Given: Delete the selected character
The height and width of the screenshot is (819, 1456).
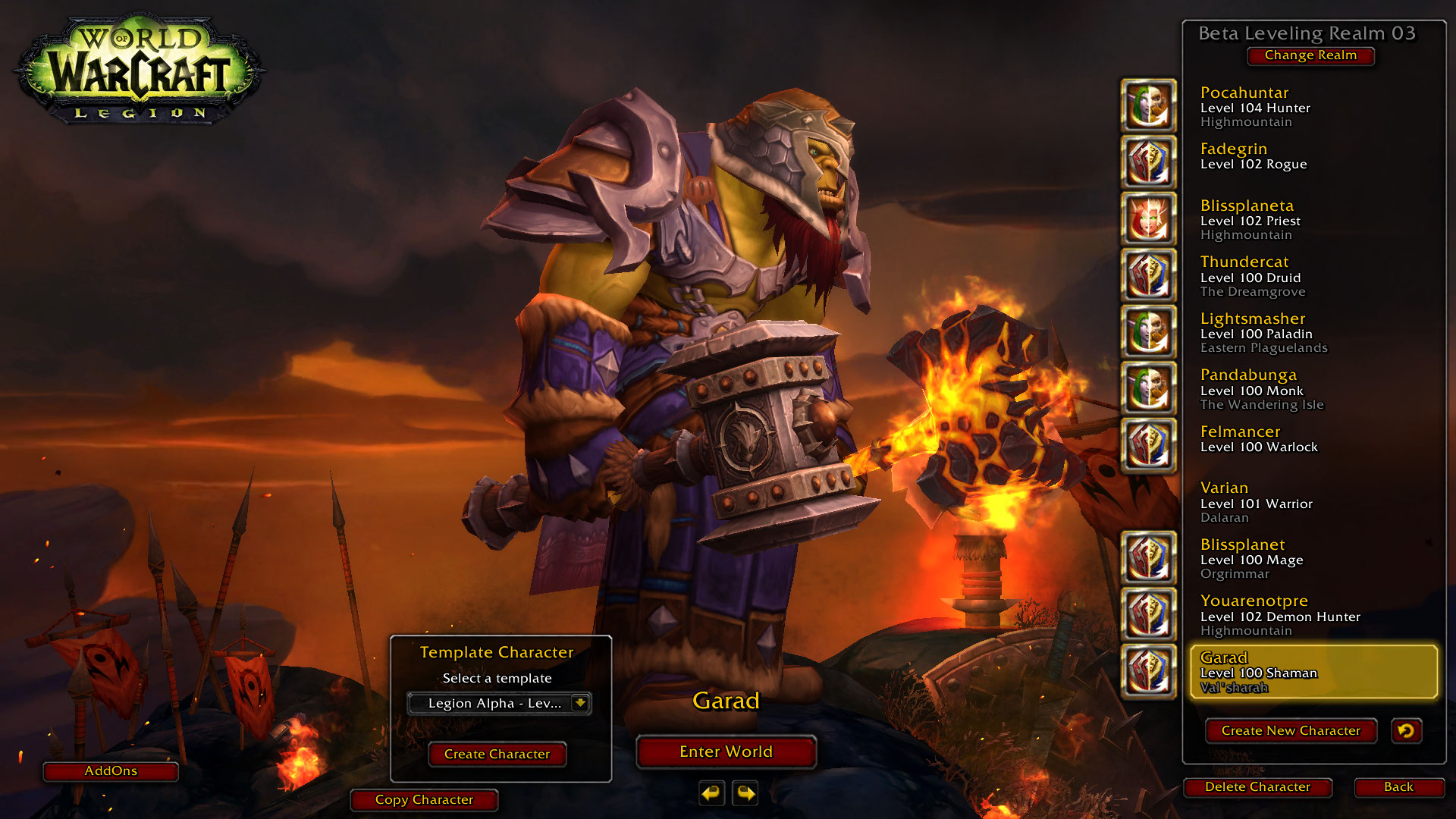Looking at the screenshot, I should (1257, 787).
